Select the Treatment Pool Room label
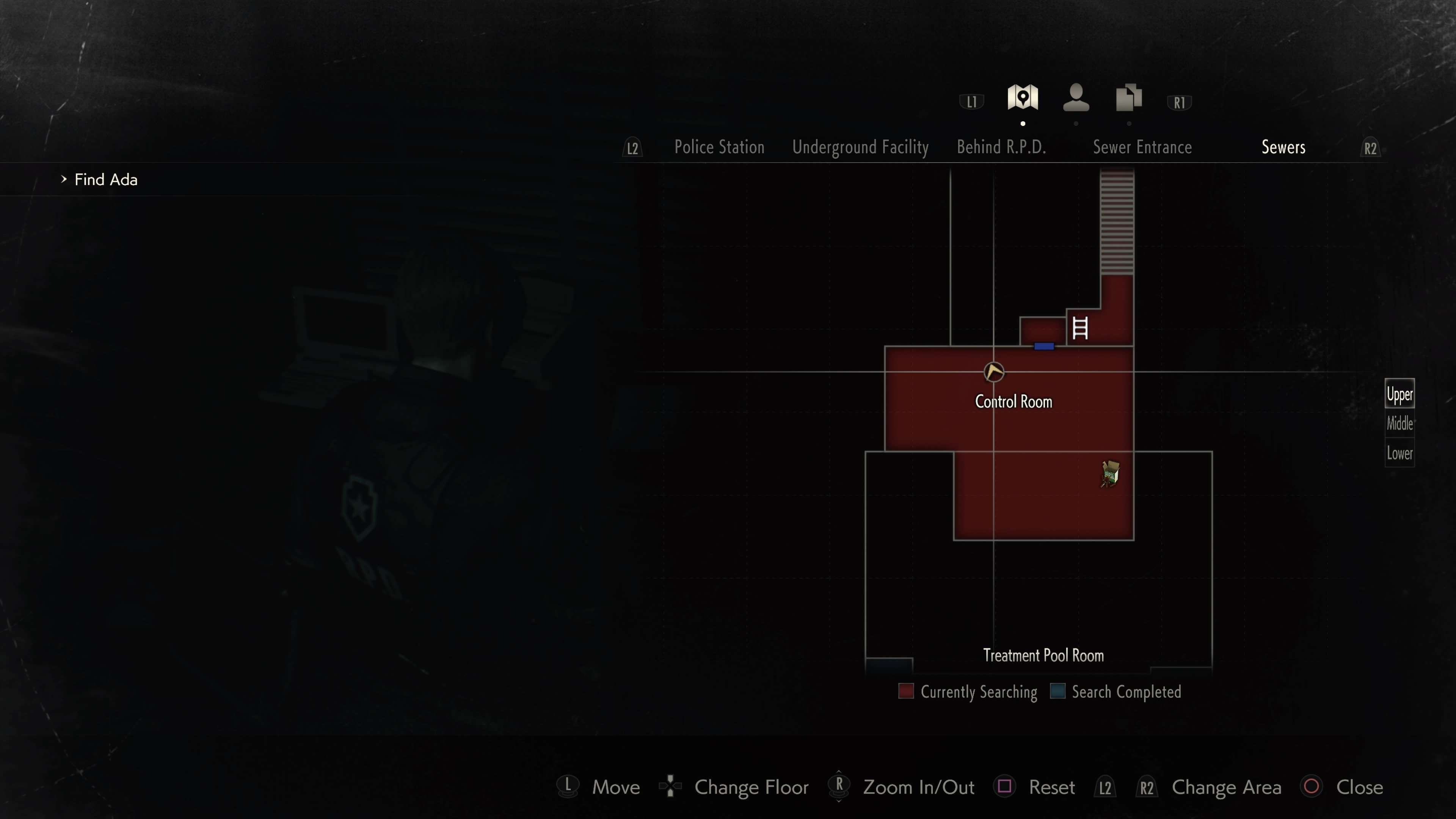The image size is (1456, 819). [x=1043, y=656]
